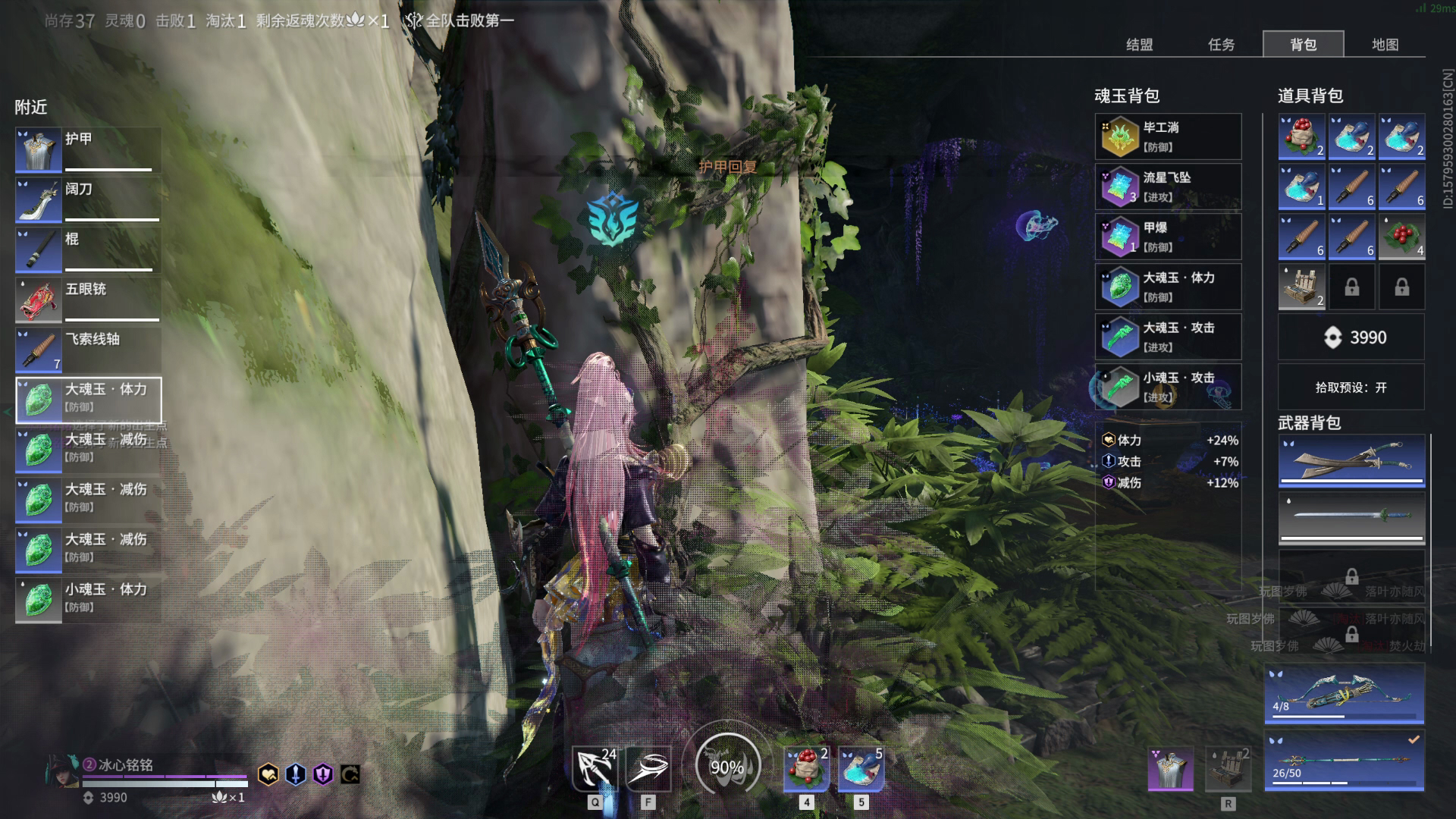Choose the 流星飞坠 soul jade

1168,187
